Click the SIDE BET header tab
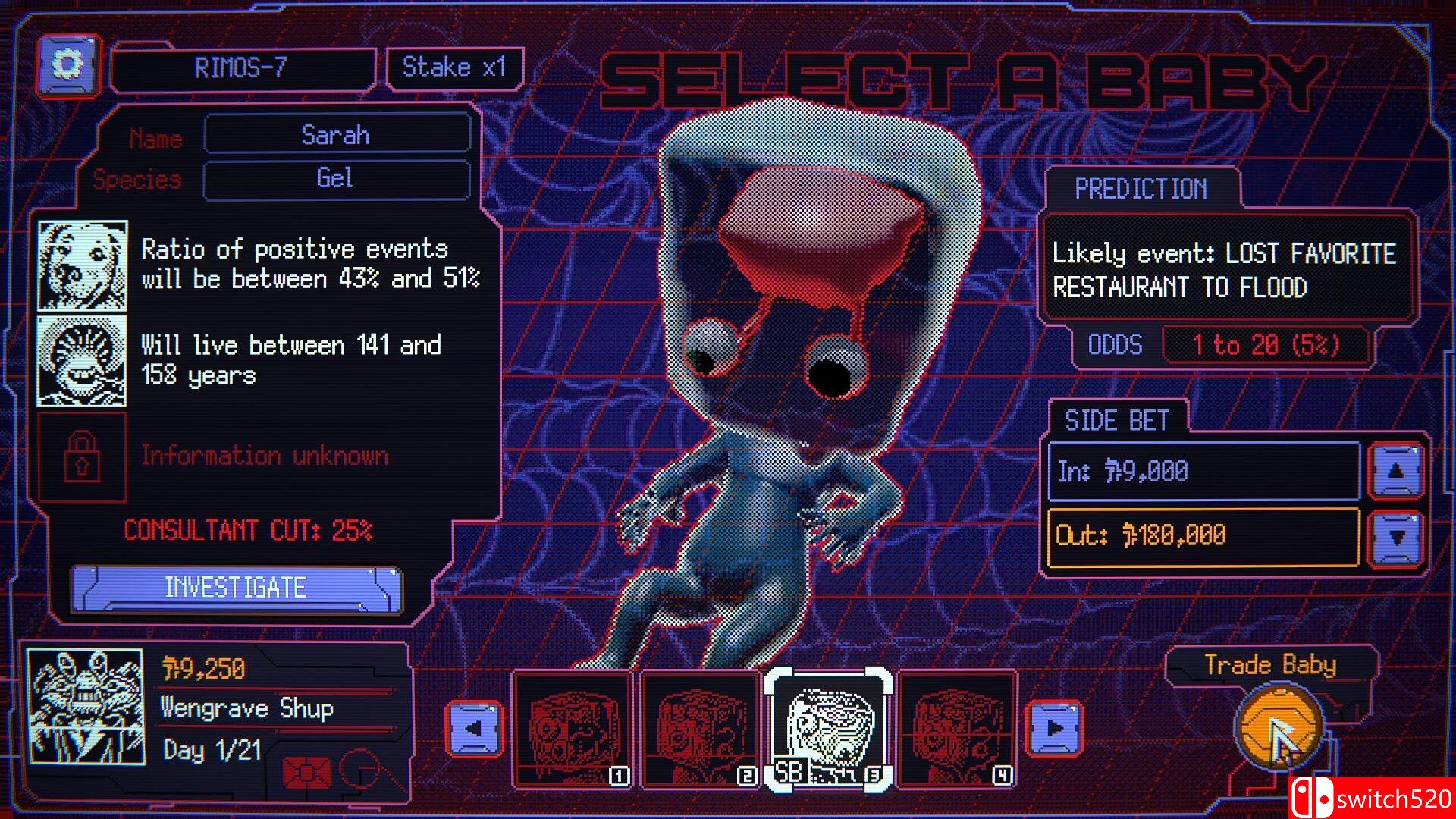 tap(1118, 420)
